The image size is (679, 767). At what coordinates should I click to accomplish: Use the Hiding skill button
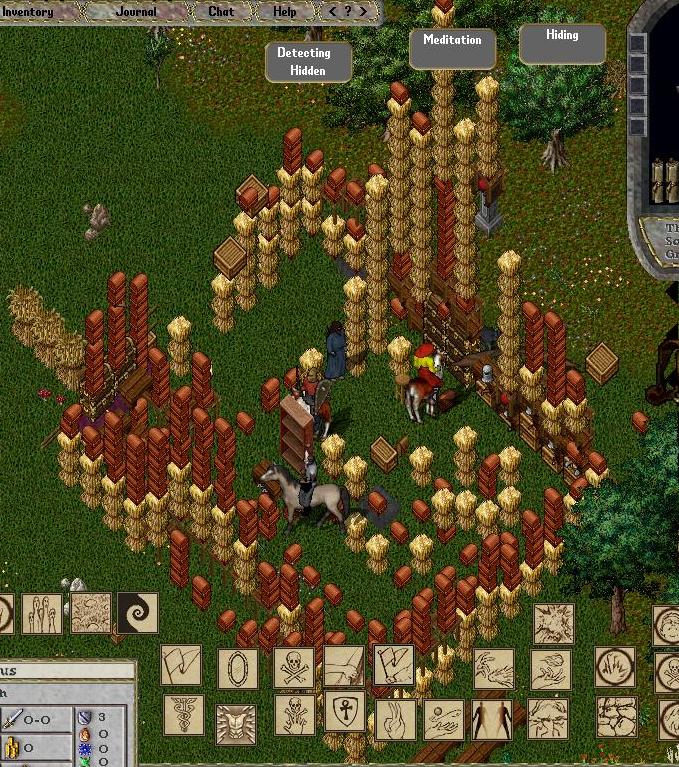tap(562, 43)
